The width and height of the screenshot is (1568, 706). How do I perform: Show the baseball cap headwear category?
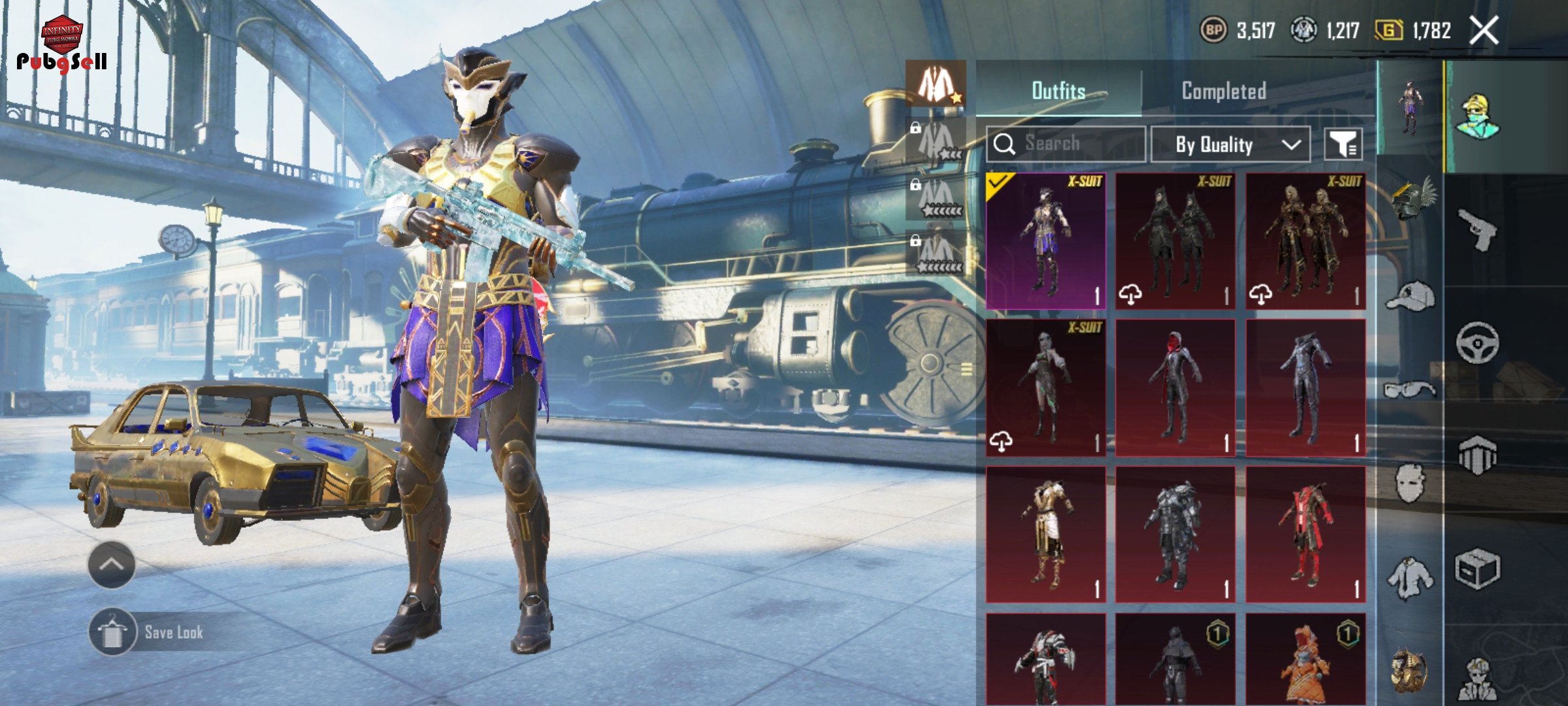point(1411,297)
